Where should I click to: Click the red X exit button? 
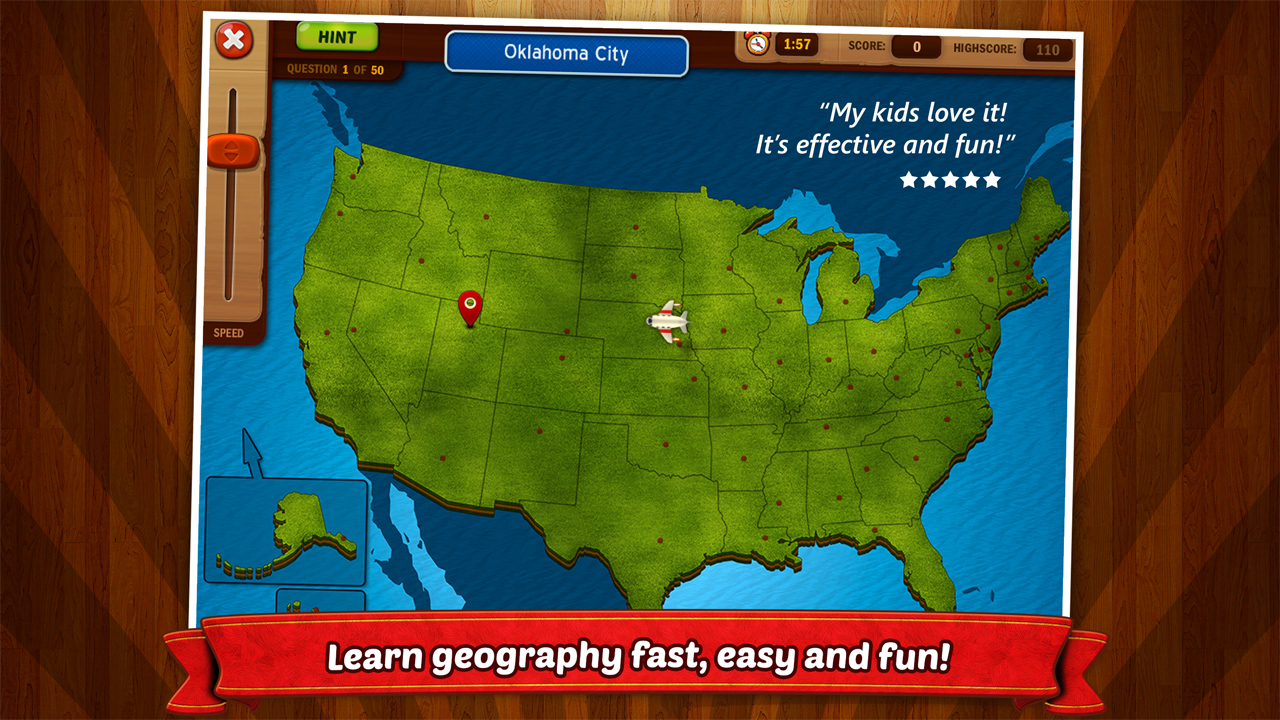(x=233, y=41)
